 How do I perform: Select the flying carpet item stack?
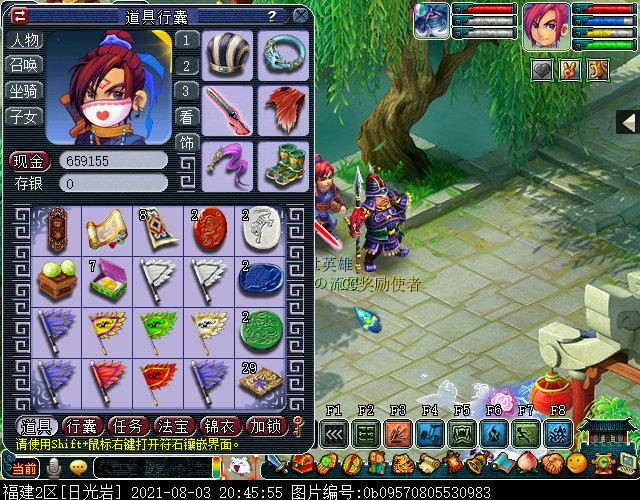pyautogui.click(x=154, y=228)
